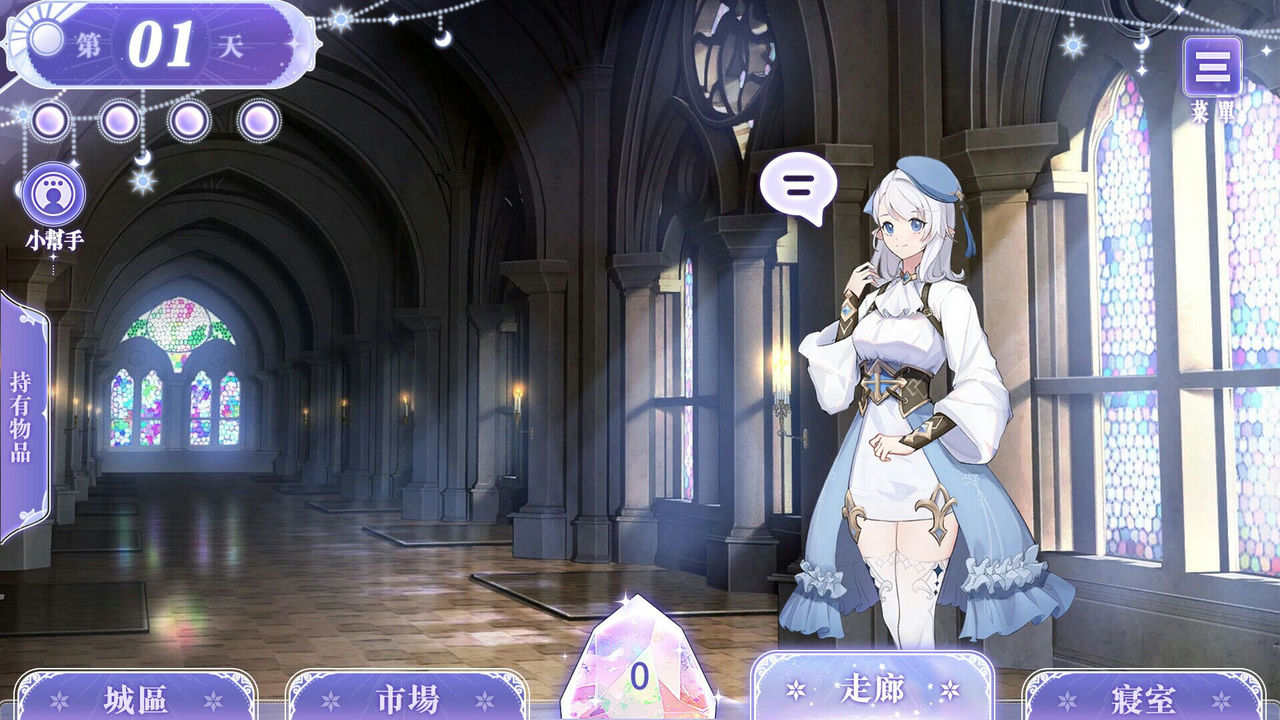Click the hanging moon charm below the orbs
The image size is (1280, 720).
pos(143,160)
